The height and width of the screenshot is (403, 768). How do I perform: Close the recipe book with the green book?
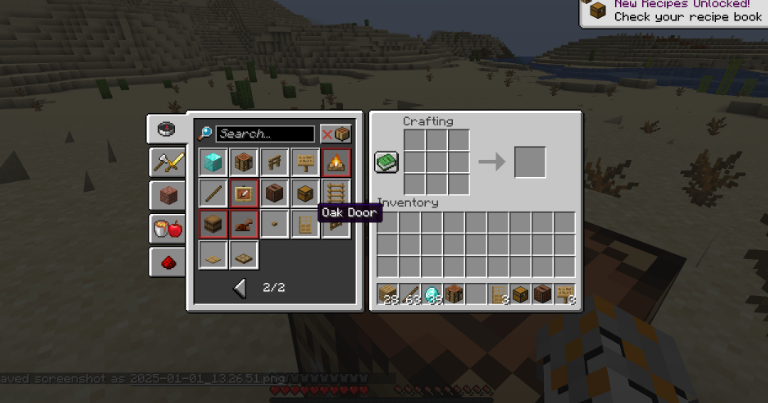pos(387,162)
